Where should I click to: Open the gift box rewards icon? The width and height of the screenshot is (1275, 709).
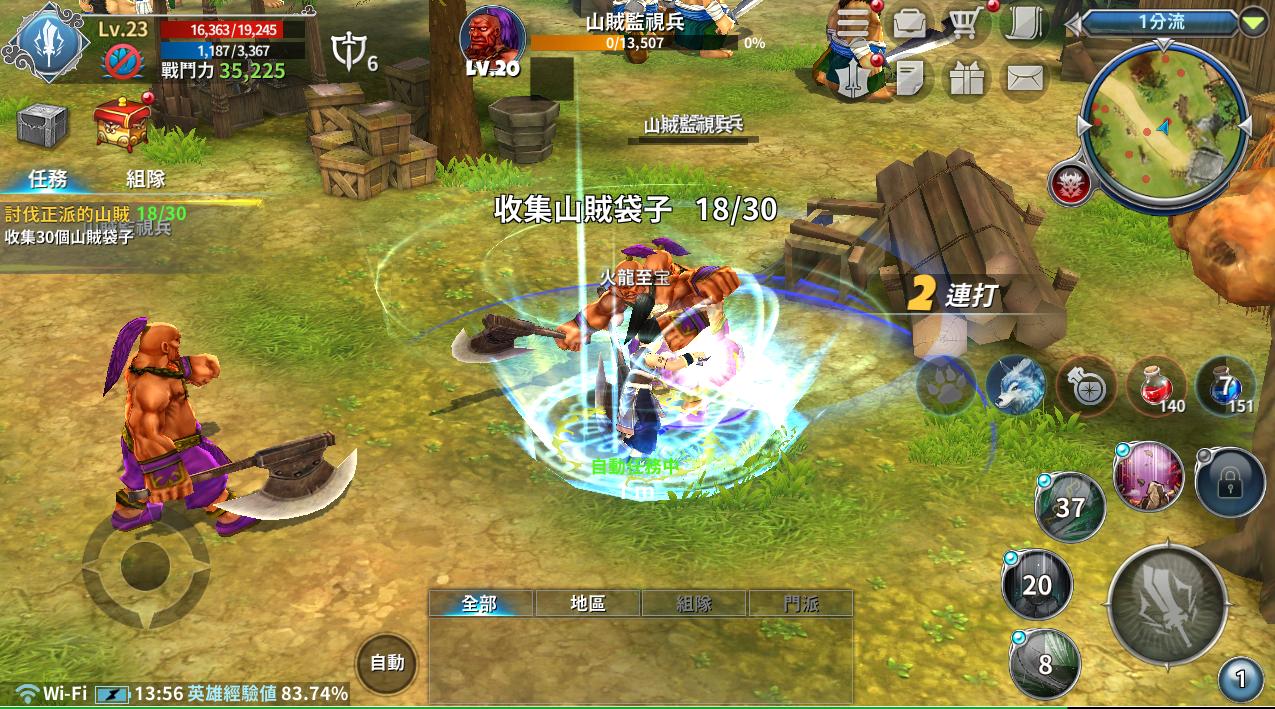pyautogui.click(x=966, y=80)
